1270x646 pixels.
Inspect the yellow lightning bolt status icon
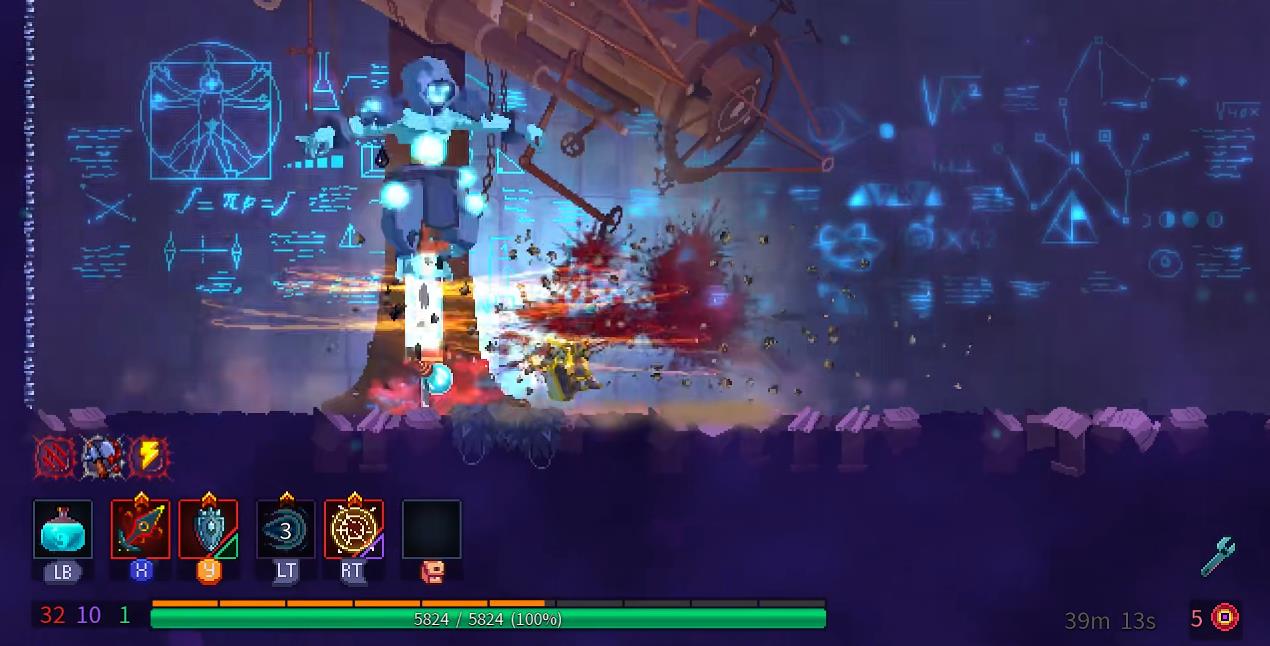(148, 458)
